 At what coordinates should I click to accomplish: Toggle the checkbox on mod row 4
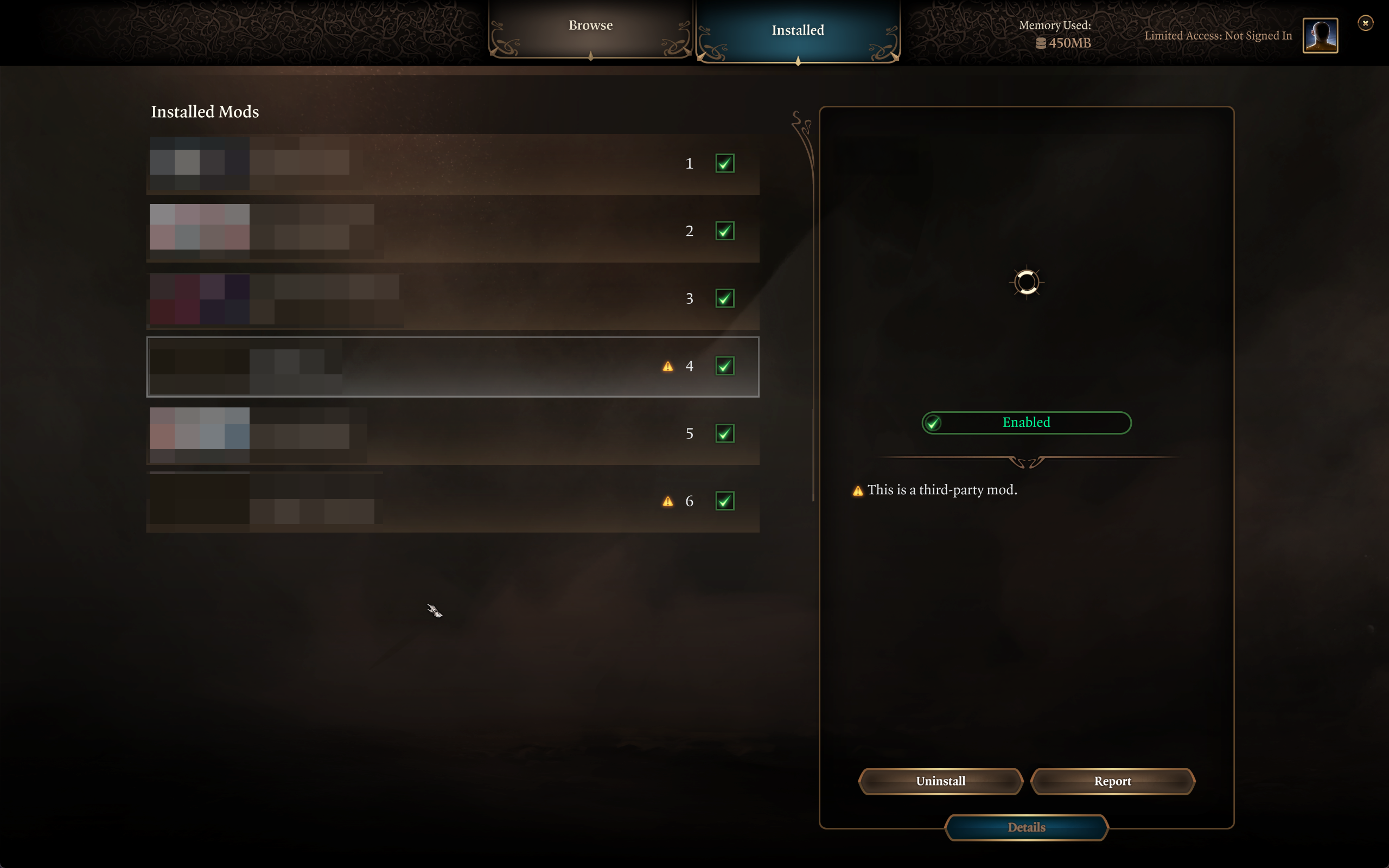[724, 366]
